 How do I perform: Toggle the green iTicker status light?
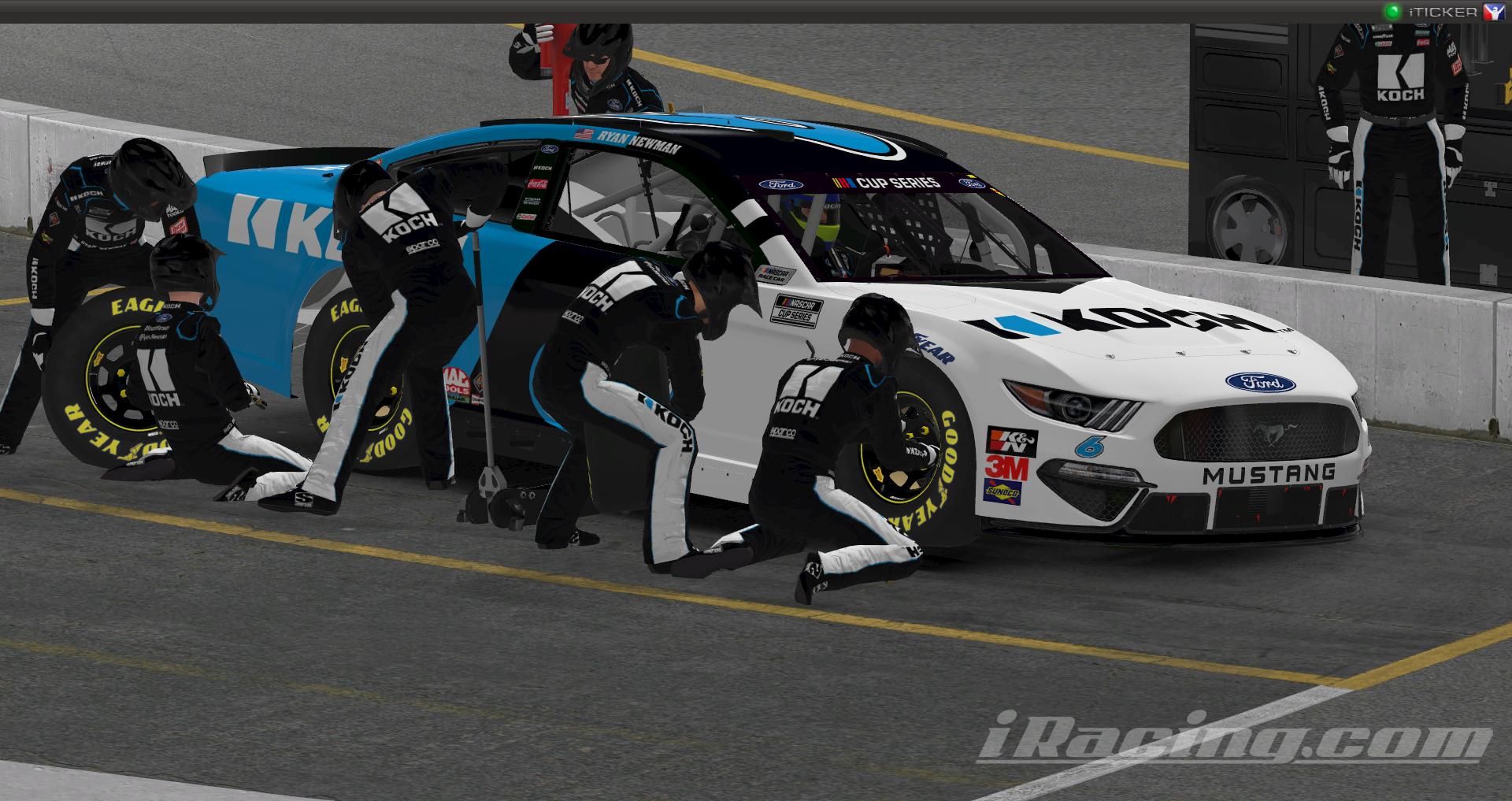pos(1393,12)
